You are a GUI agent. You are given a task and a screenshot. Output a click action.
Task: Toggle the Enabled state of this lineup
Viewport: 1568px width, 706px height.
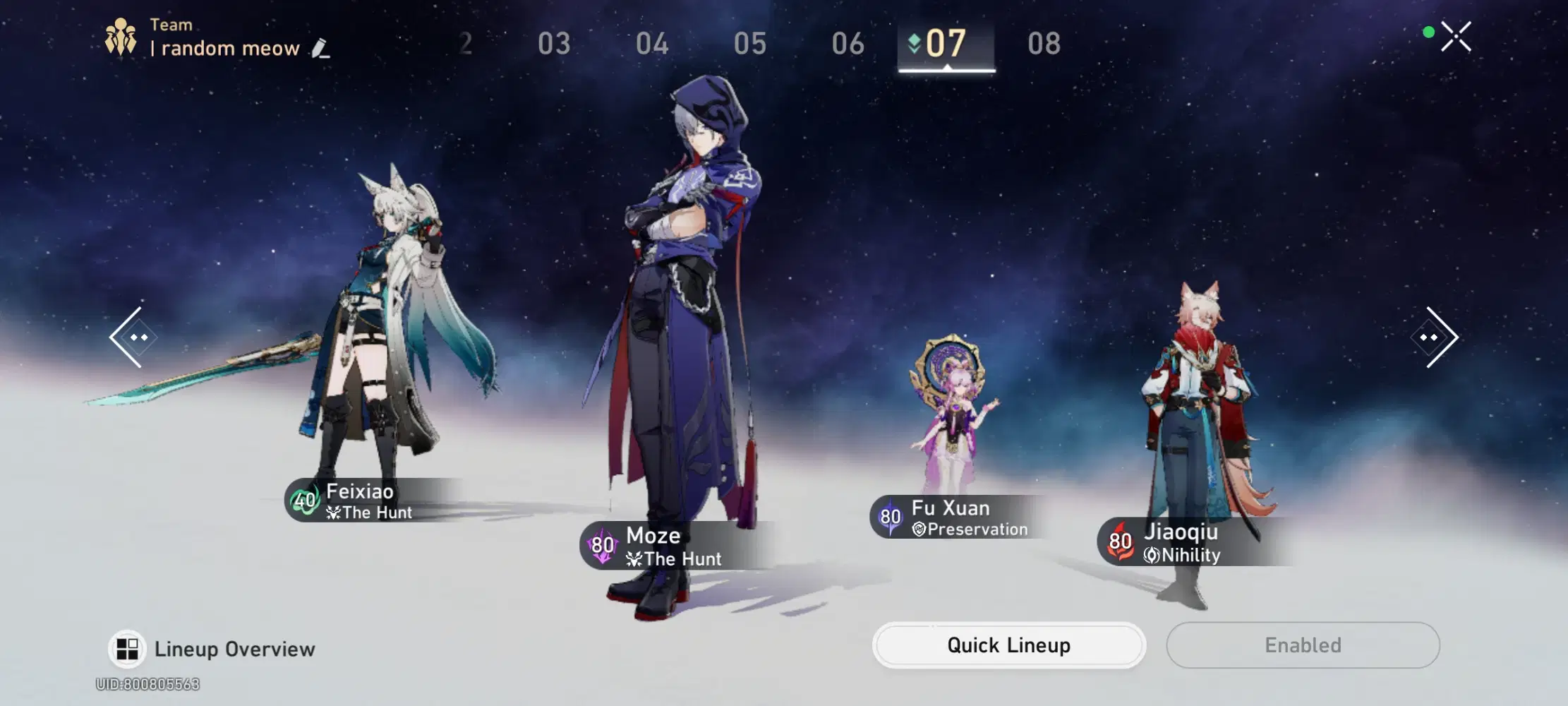(1303, 645)
